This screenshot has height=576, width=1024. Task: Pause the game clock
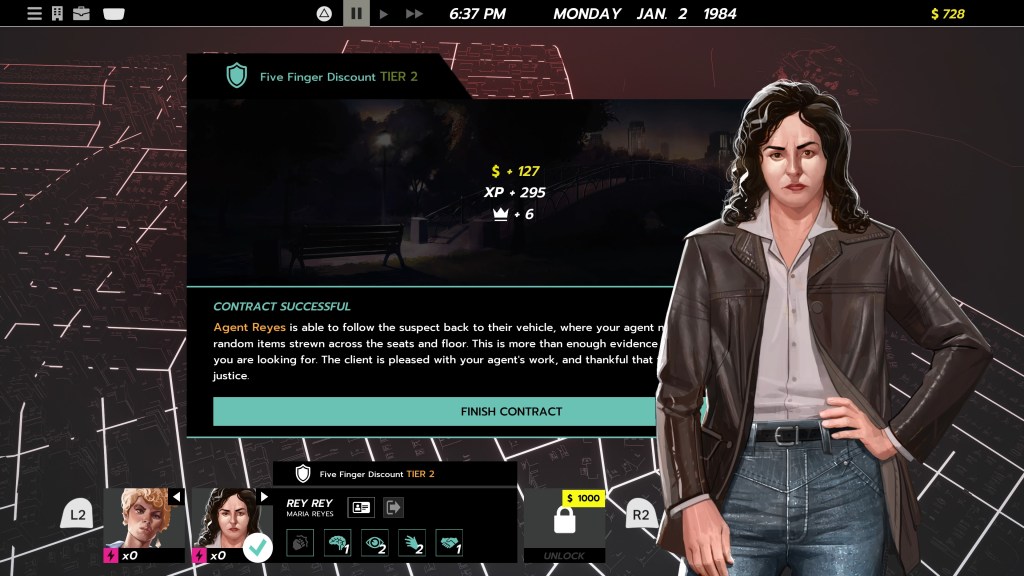click(x=355, y=14)
